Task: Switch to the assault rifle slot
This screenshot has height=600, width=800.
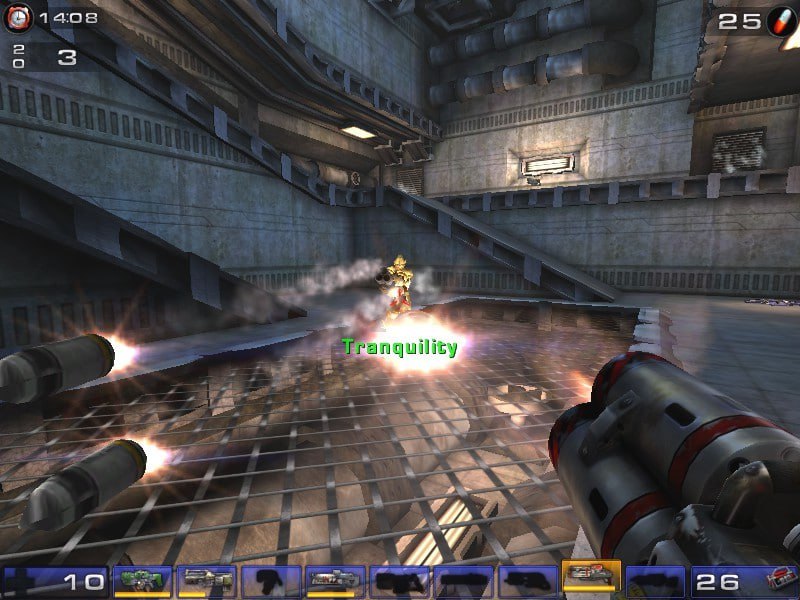Action: pyautogui.click(x=207, y=581)
